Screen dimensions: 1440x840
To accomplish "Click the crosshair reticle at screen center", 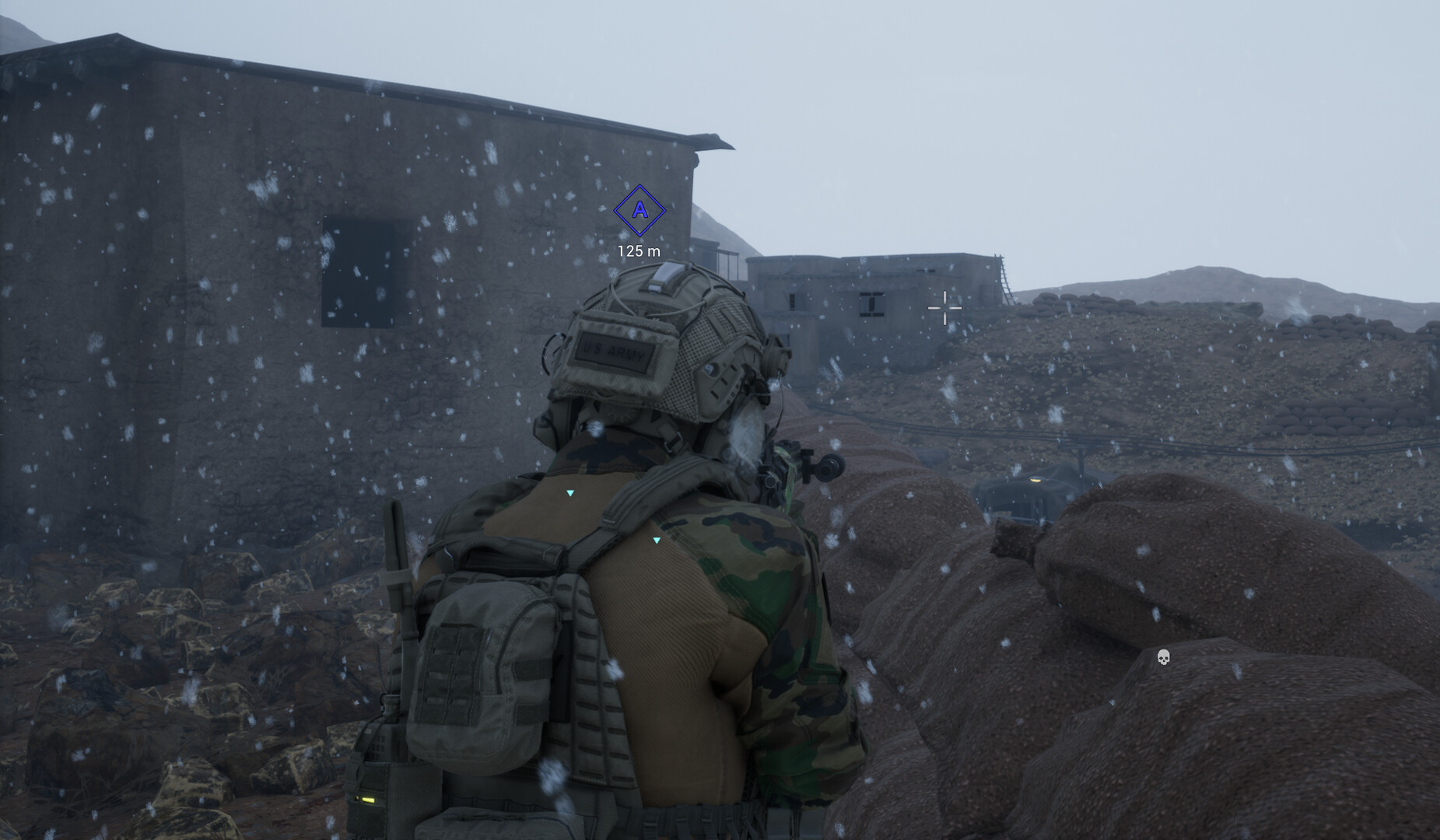I will click(x=944, y=309).
